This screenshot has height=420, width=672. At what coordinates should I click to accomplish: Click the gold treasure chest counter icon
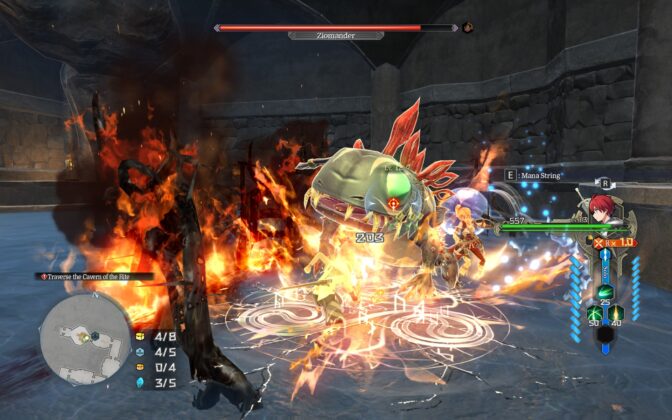[x=140, y=337]
